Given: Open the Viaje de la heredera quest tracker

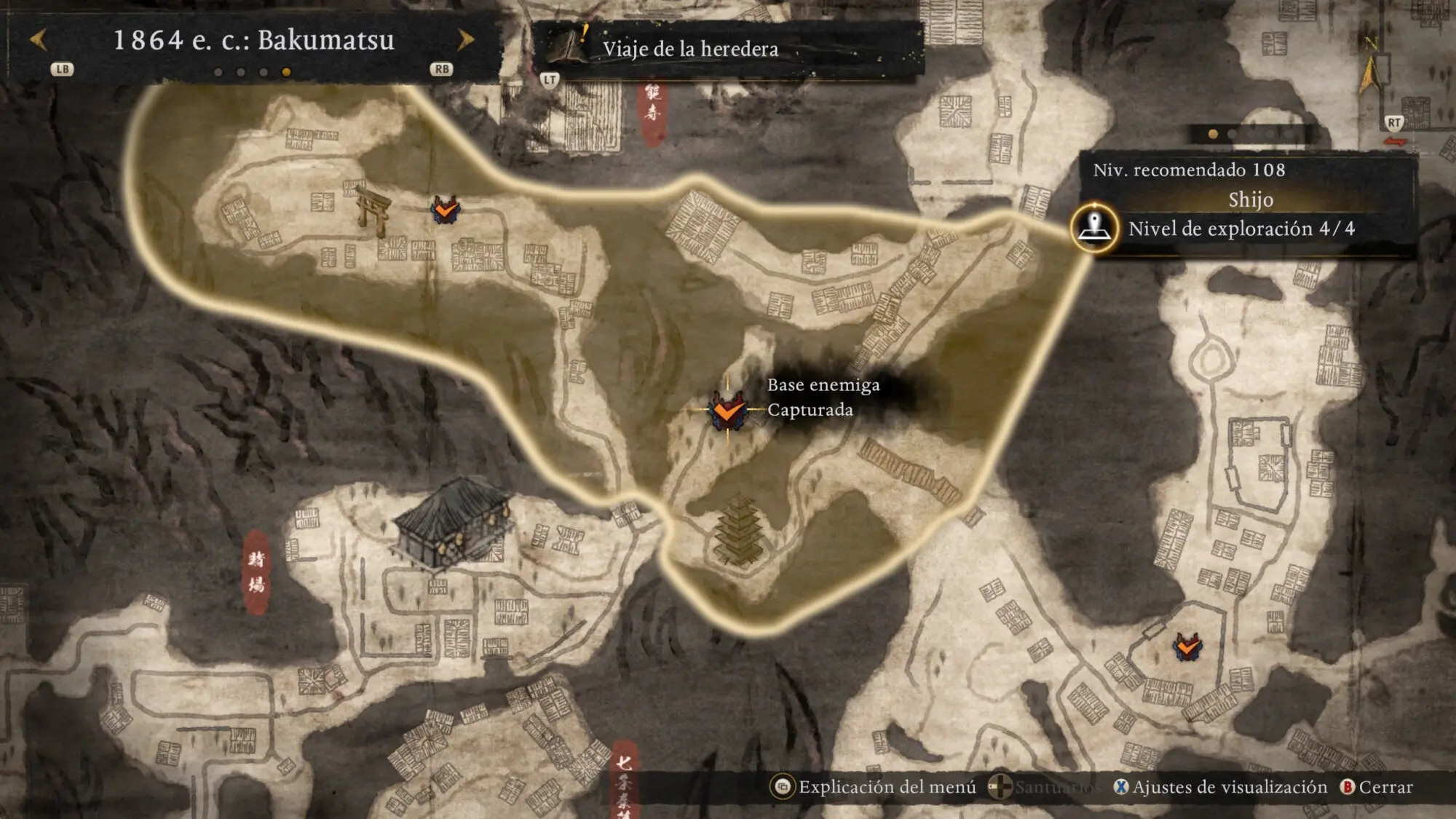Looking at the screenshot, I should pyautogui.click(x=689, y=49).
